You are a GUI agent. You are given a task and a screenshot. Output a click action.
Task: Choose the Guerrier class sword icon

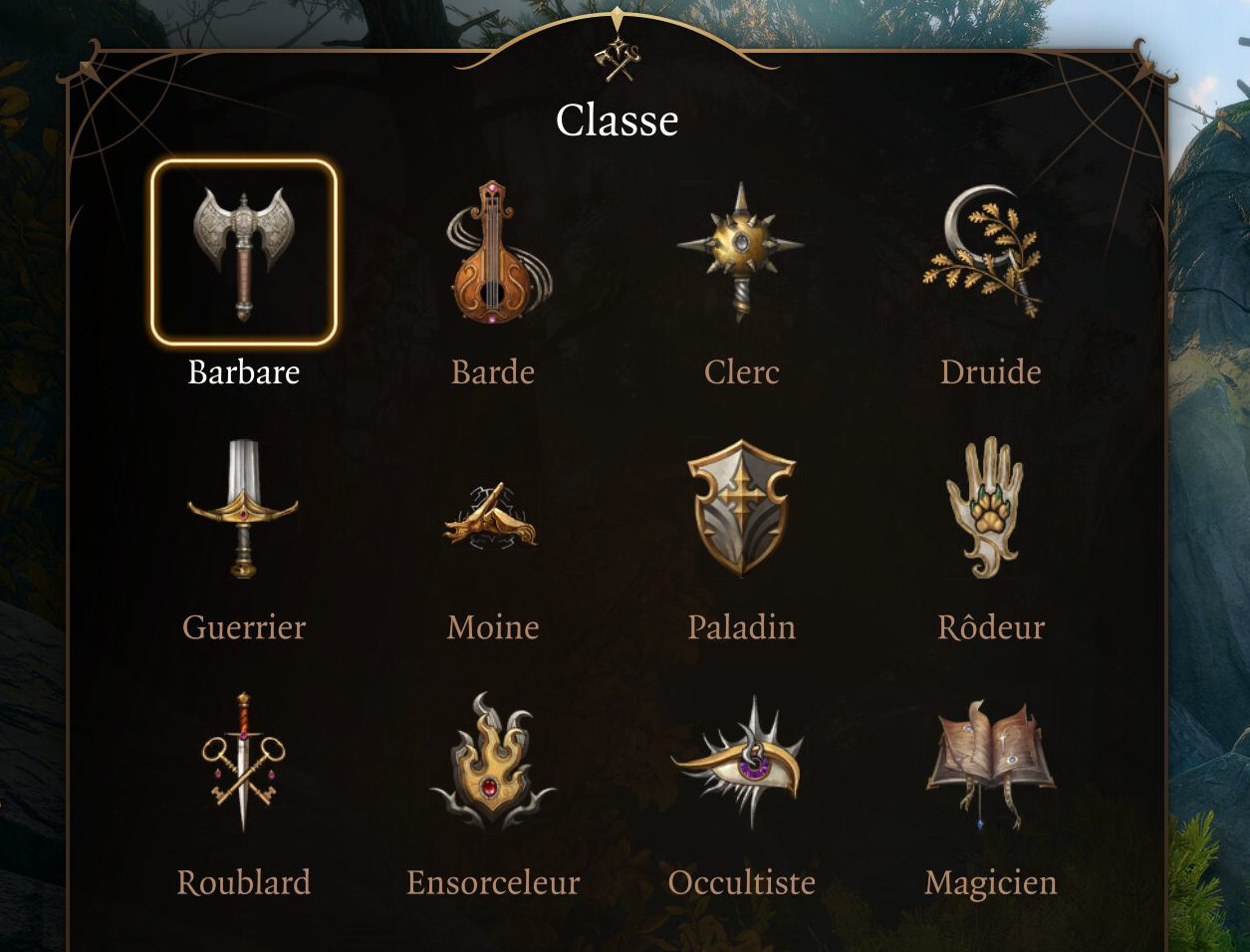pos(243,508)
